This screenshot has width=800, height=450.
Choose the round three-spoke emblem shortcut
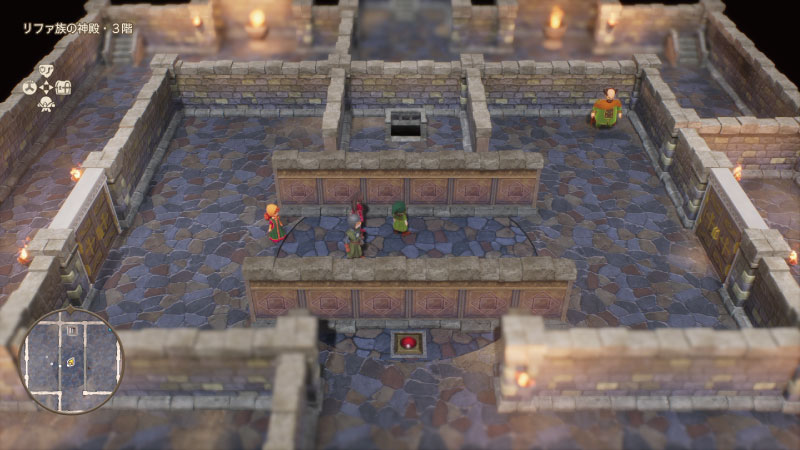(x=30, y=87)
